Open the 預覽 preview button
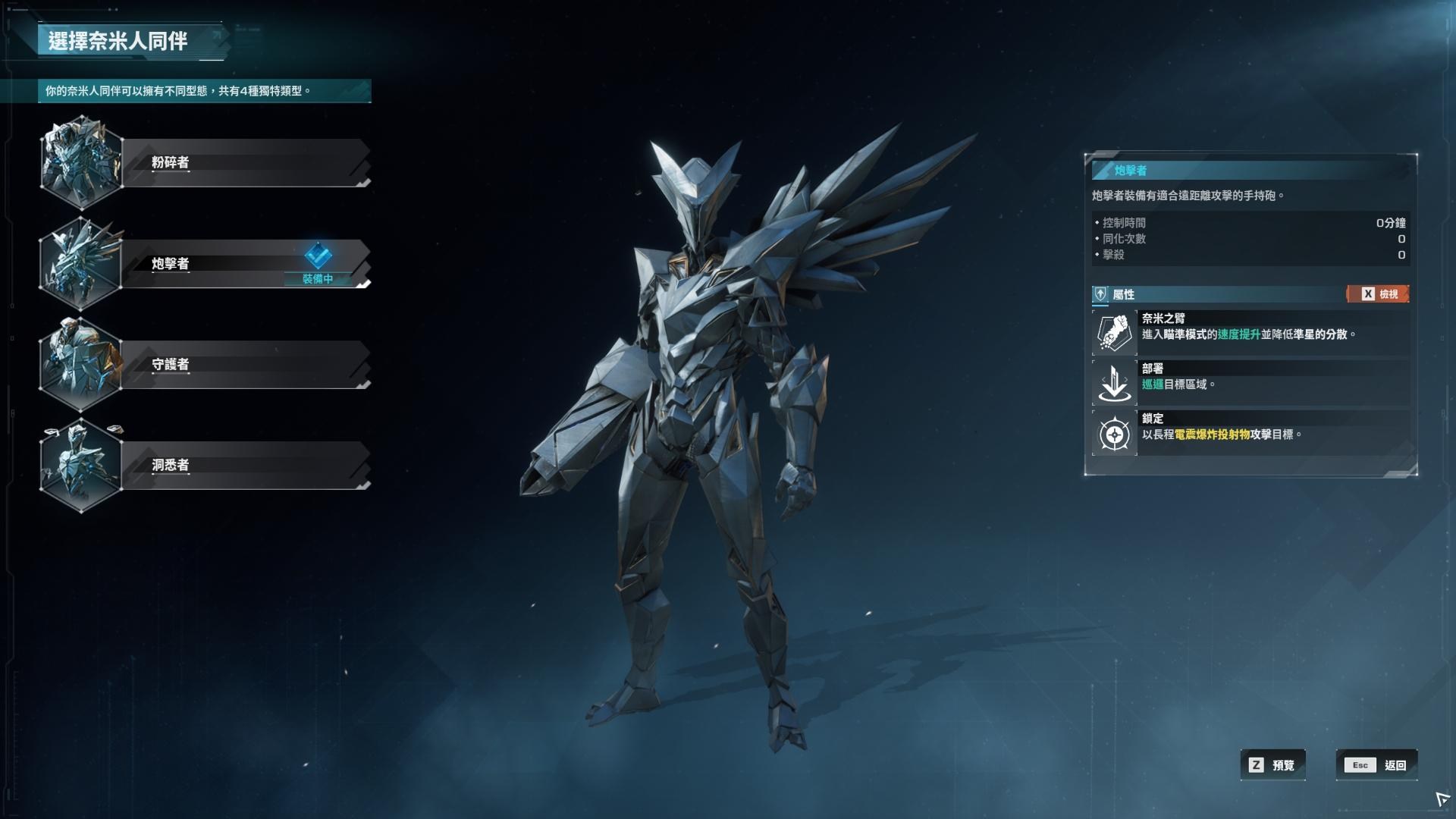This screenshot has height=819, width=1456. click(x=1273, y=765)
